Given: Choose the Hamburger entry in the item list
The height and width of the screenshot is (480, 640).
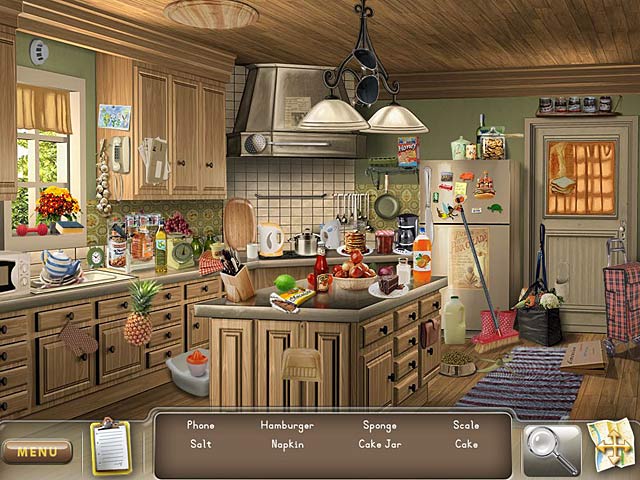Looking at the screenshot, I should pyautogui.click(x=287, y=425).
